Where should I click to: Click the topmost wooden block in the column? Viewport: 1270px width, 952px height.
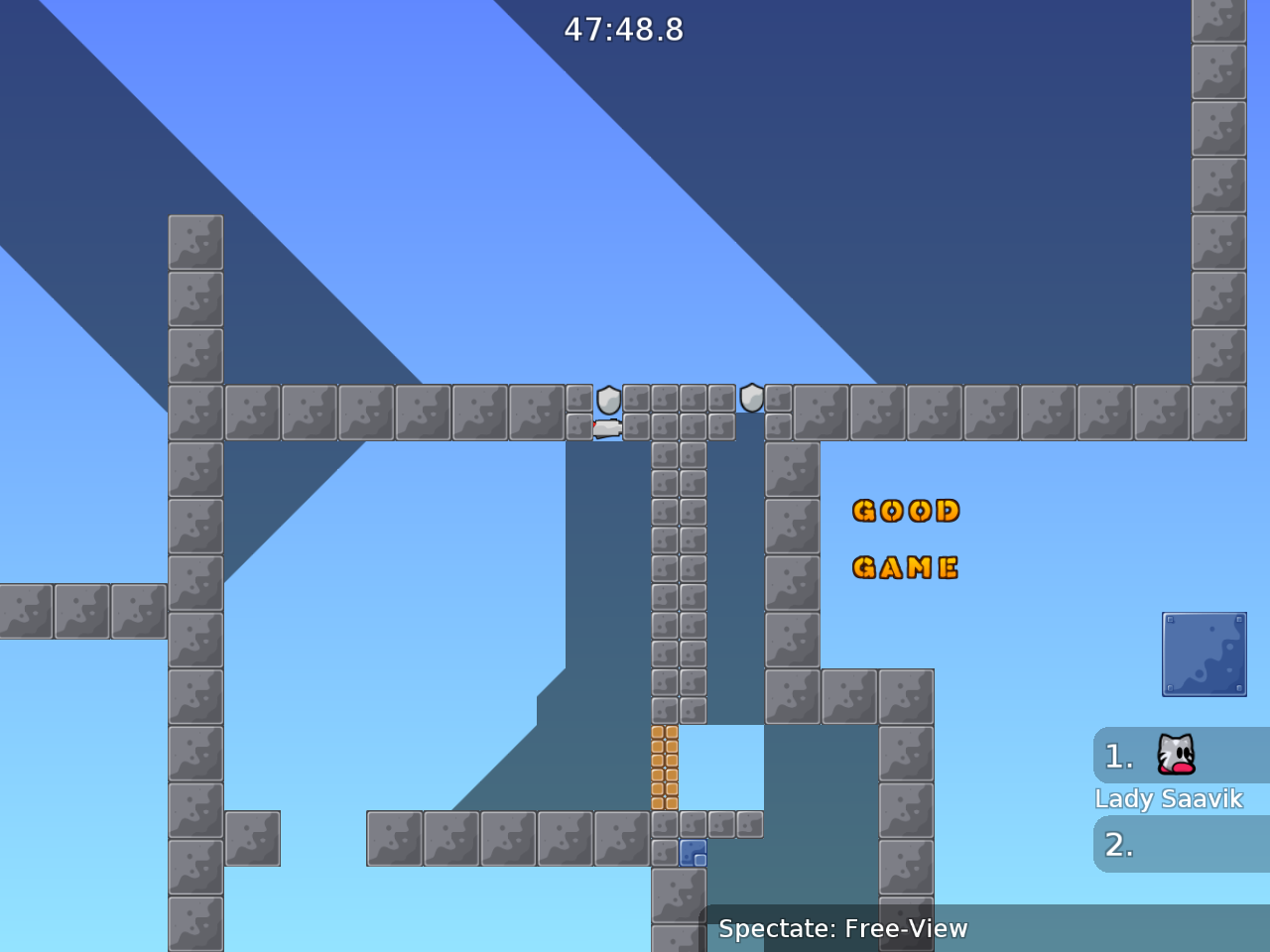pyautogui.click(x=665, y=734)
